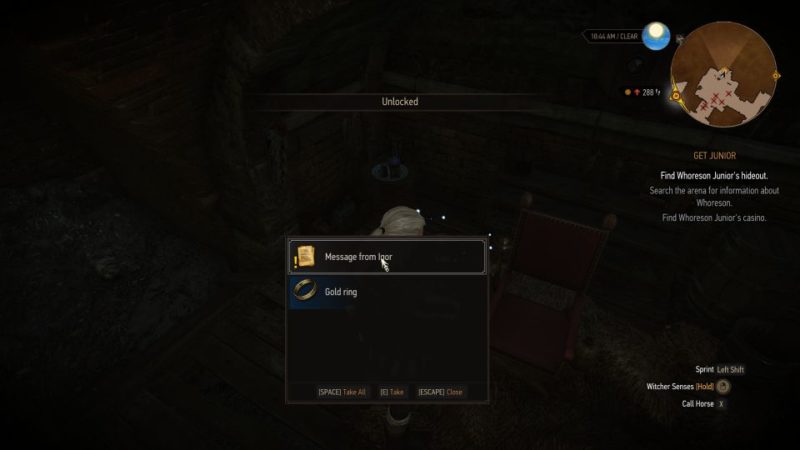
Task: Click the Take option in the loot window
Action: coord(391,392)
